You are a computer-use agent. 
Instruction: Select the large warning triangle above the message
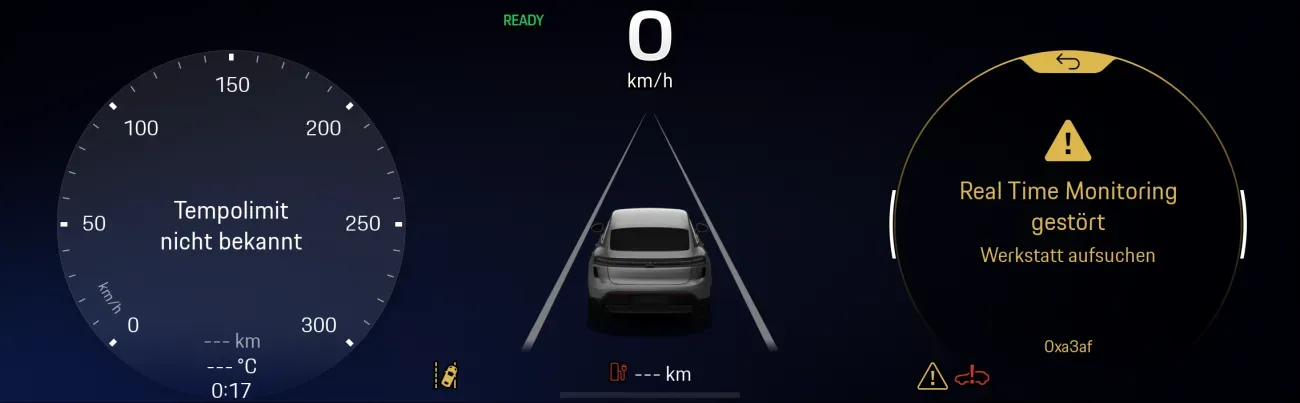click(1068, 143)
